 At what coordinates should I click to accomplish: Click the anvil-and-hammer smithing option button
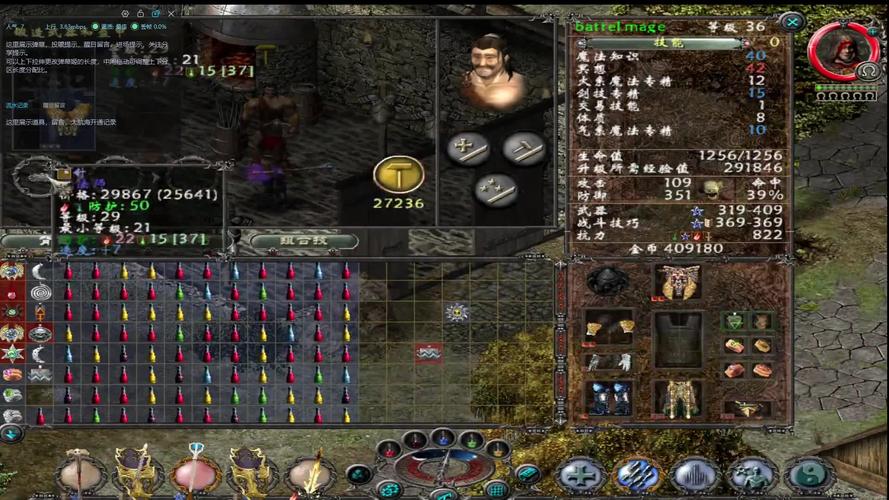click(524, 149)
